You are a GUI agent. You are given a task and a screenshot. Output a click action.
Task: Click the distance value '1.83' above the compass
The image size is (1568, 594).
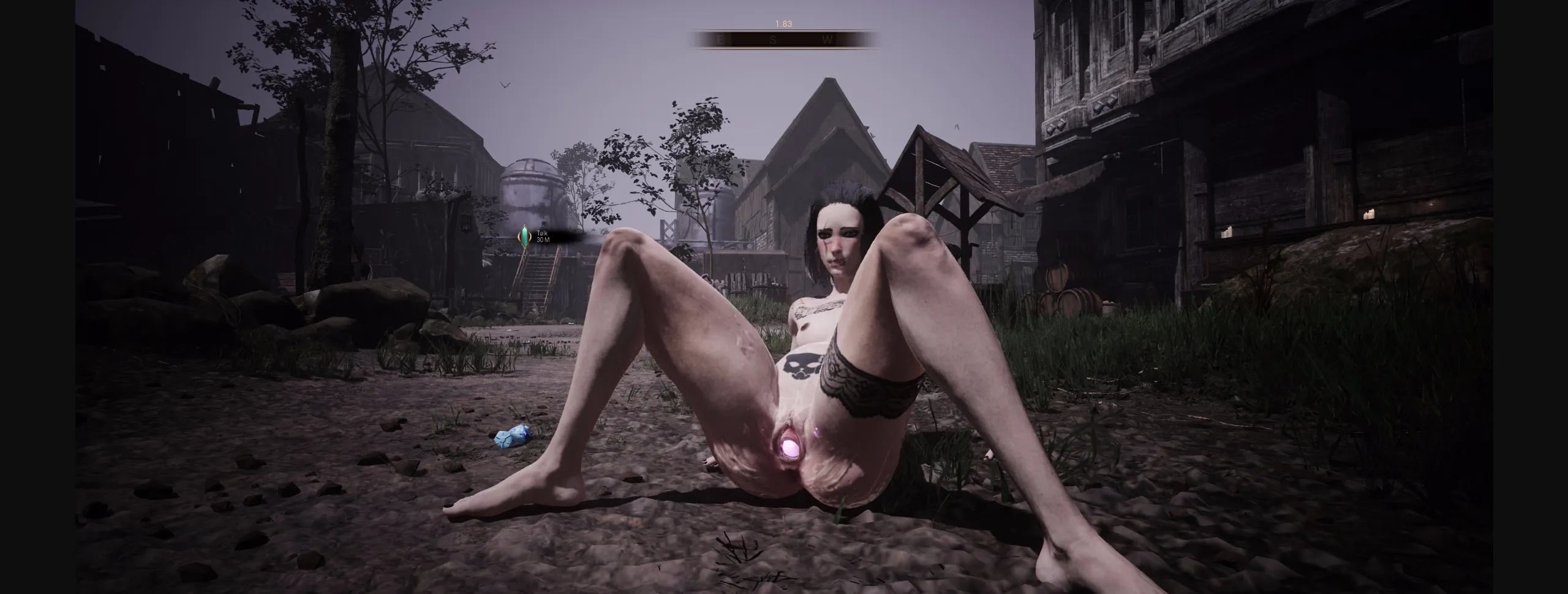click(783, 25)
